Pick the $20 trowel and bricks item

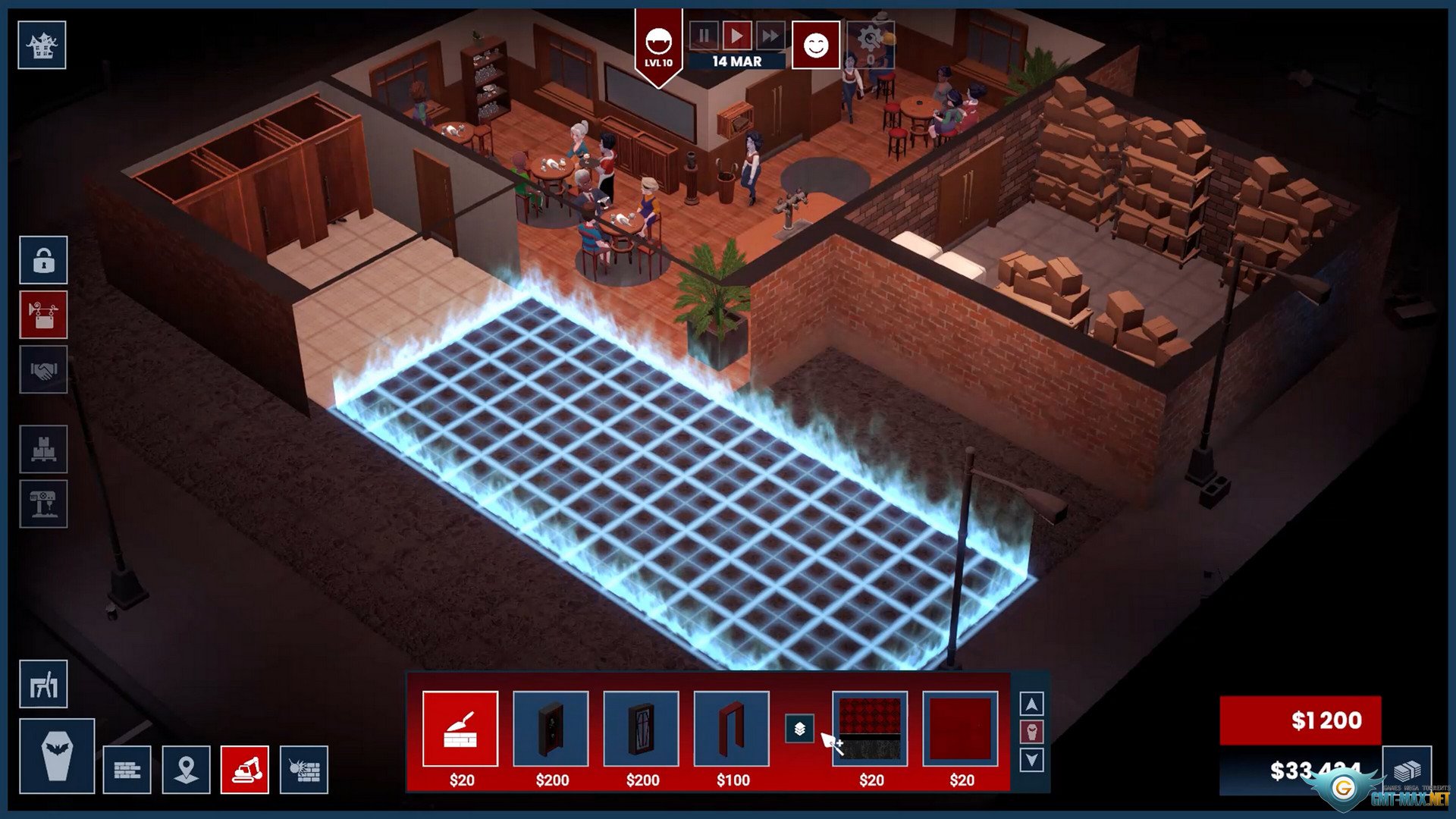click(460, 729)
